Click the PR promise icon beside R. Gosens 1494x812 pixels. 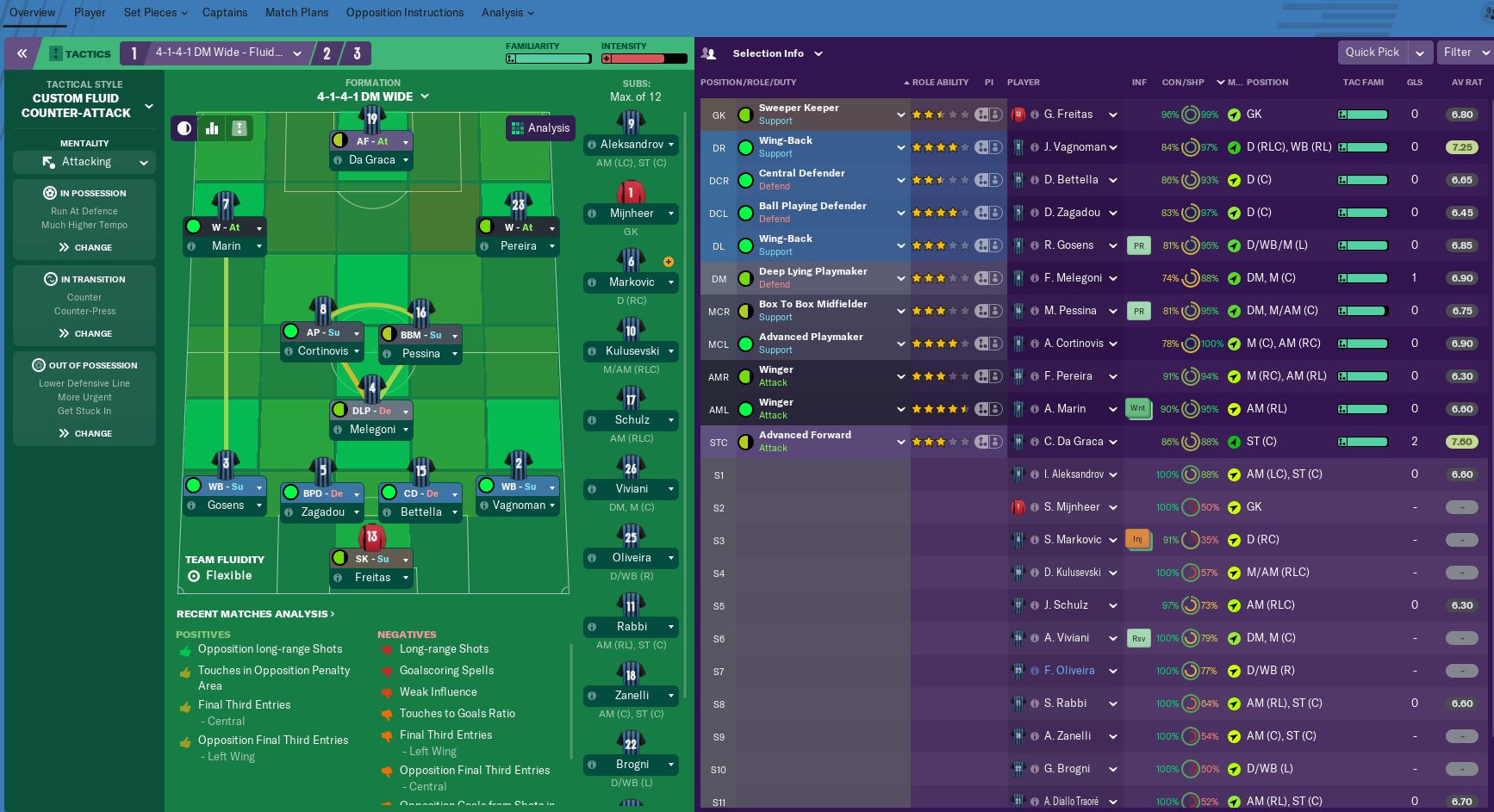click(x=1138, y=245)
